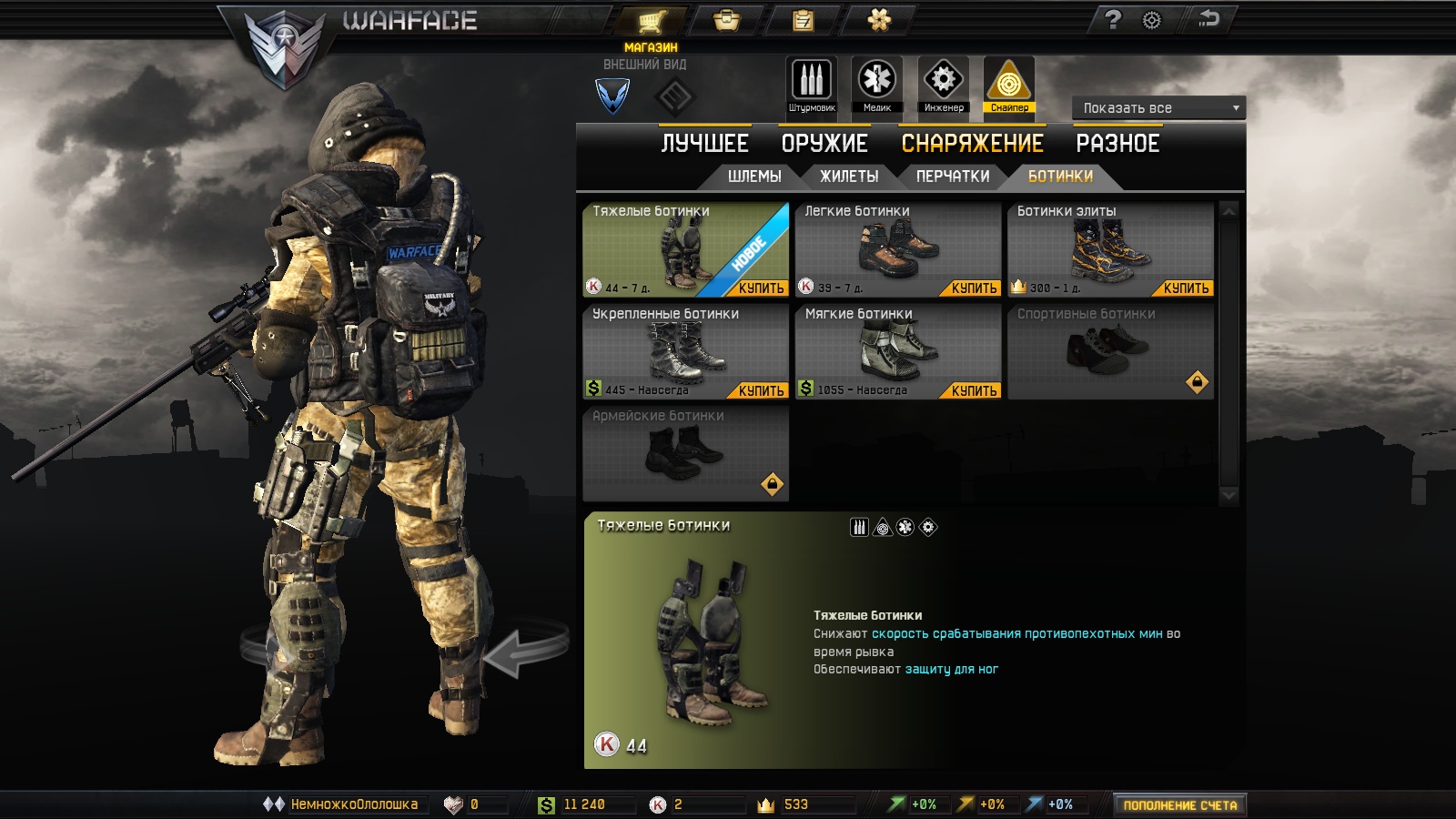Switch to the Лучшее category
The width and height of the screenshot is (1456, 819).
tap(704, 144)
